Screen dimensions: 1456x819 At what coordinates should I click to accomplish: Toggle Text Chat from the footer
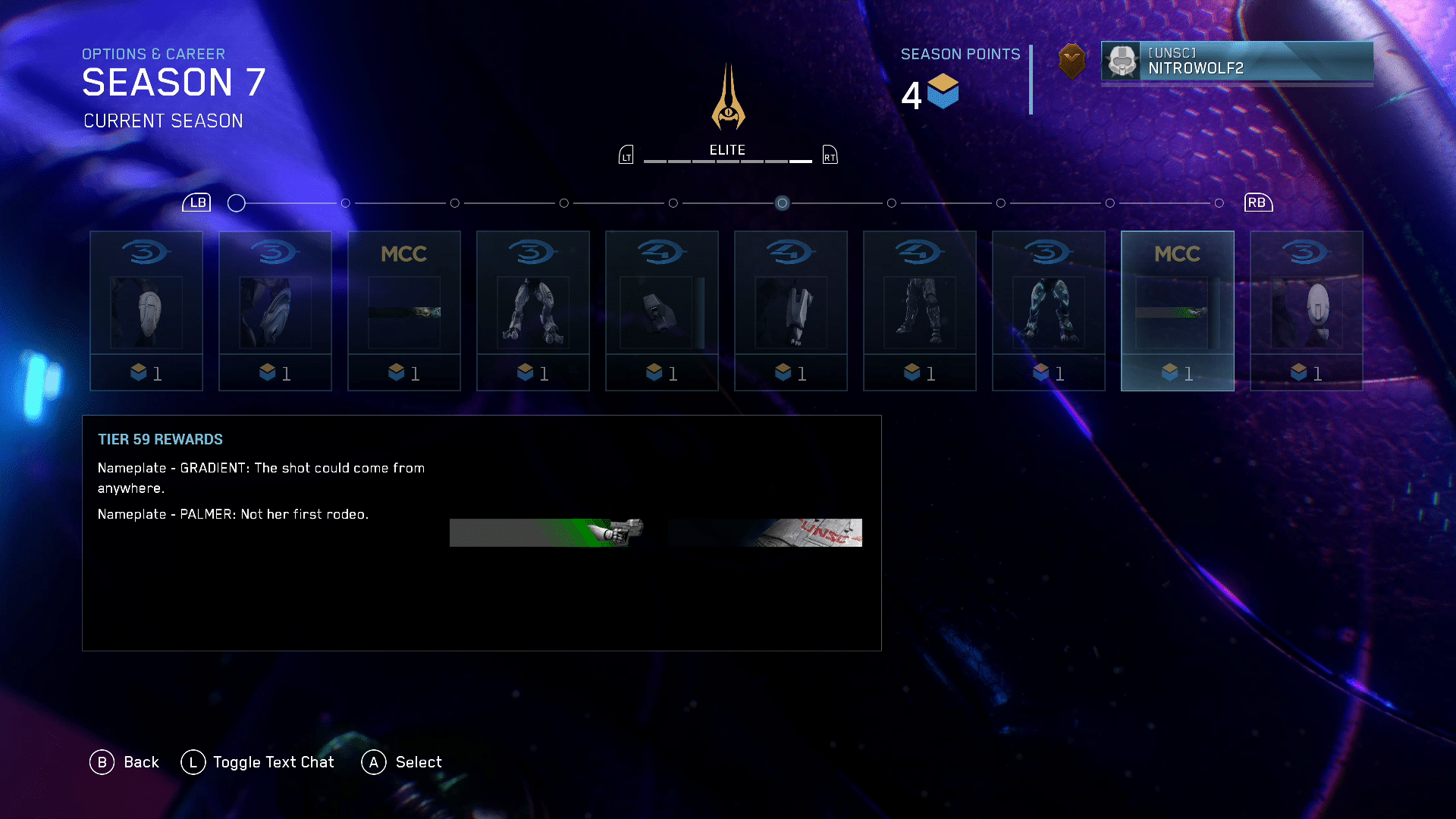[x=258, y=762]
